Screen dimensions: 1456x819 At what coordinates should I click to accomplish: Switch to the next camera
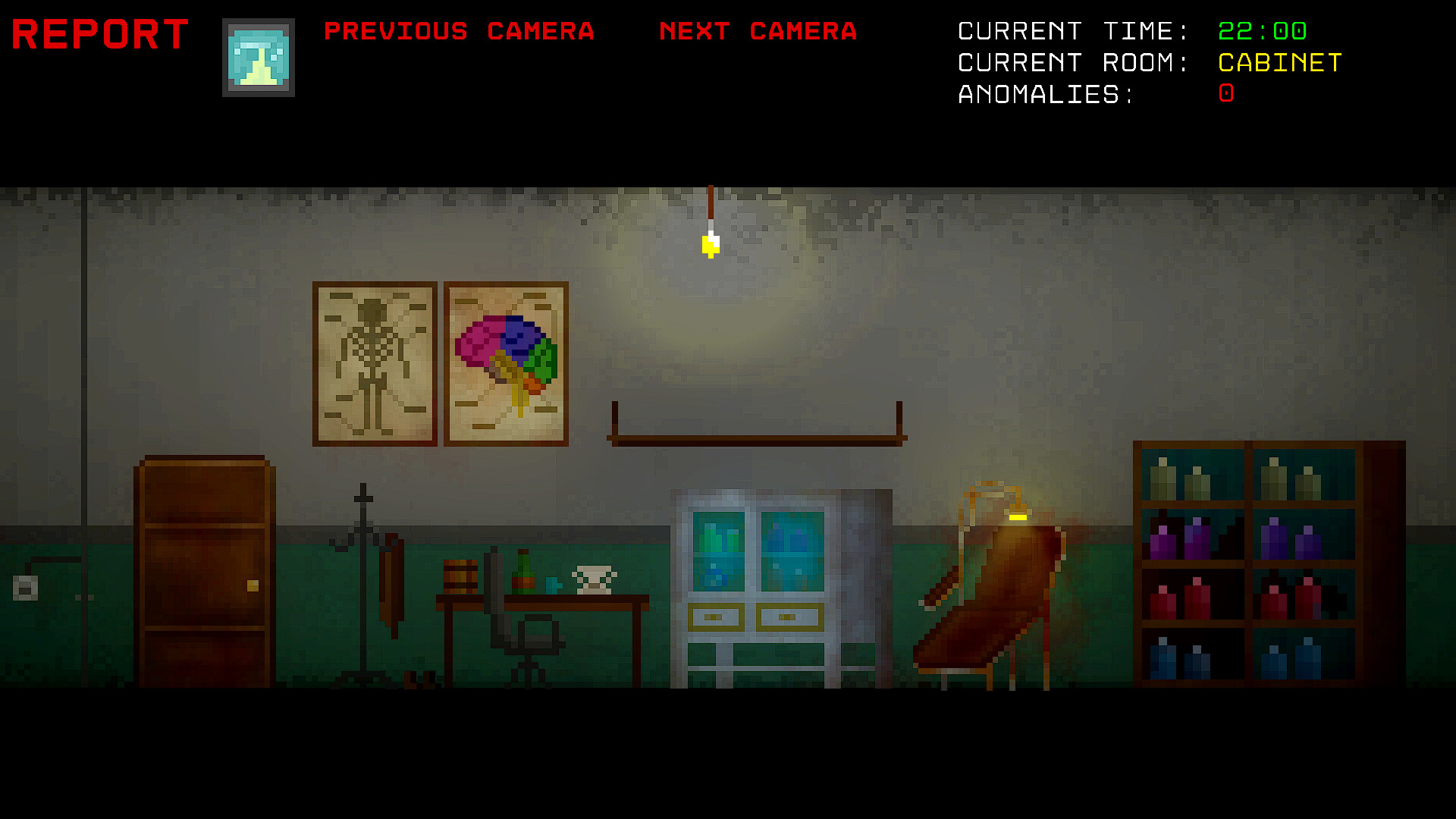[x=758, y=32]
